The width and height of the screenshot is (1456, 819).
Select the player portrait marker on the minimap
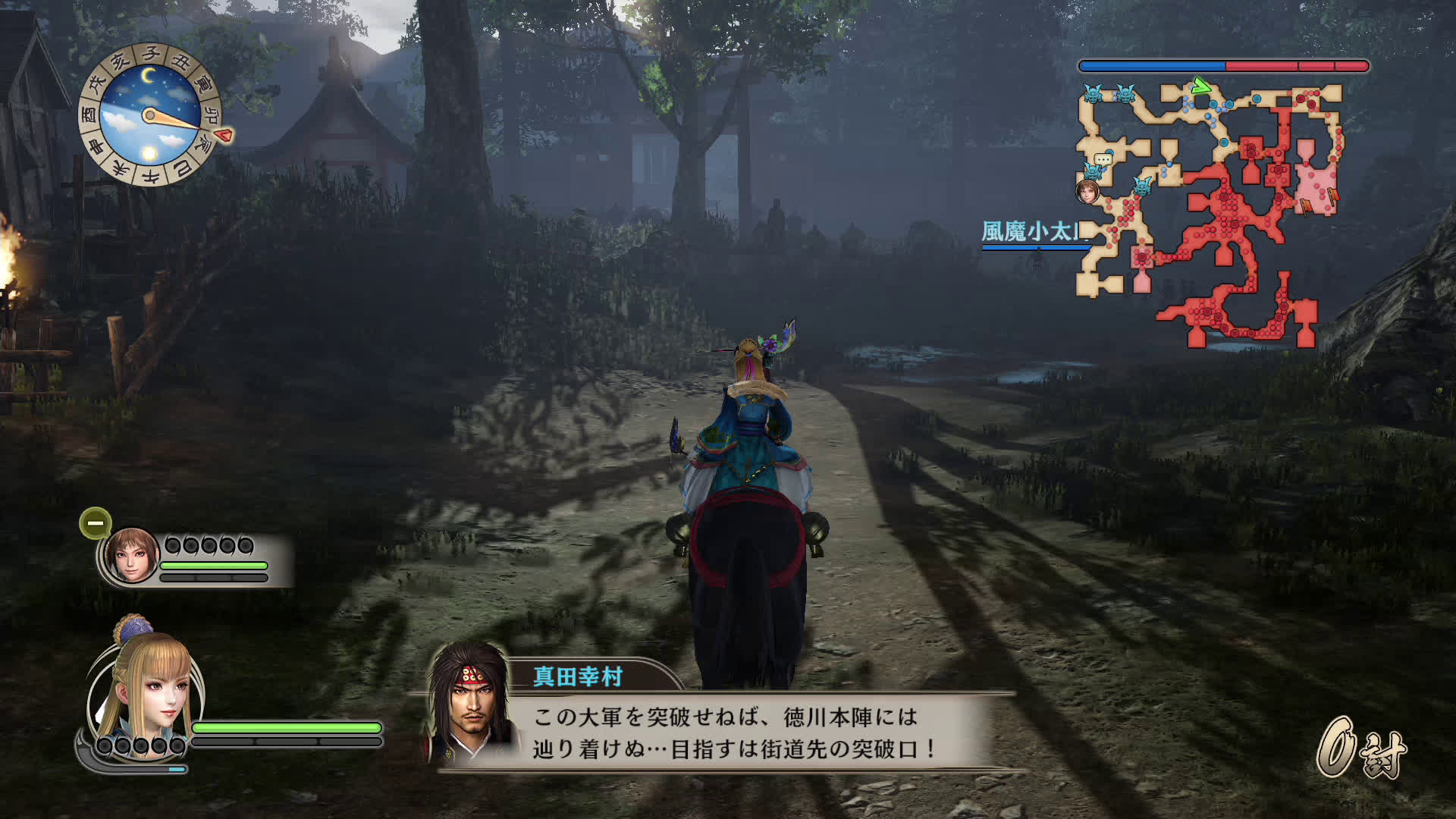1088,191
